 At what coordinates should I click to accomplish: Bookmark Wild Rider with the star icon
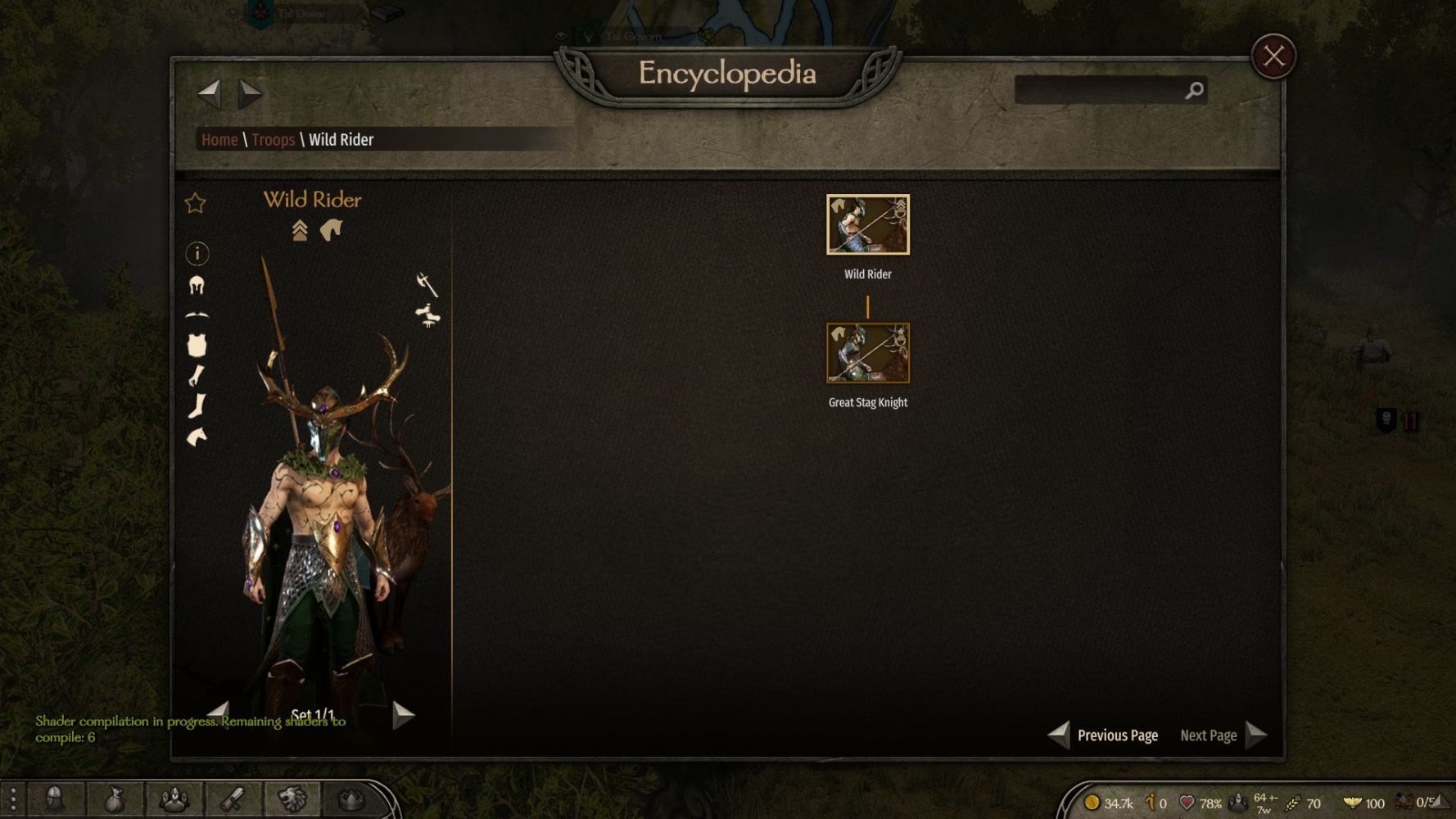click(195, 203)
